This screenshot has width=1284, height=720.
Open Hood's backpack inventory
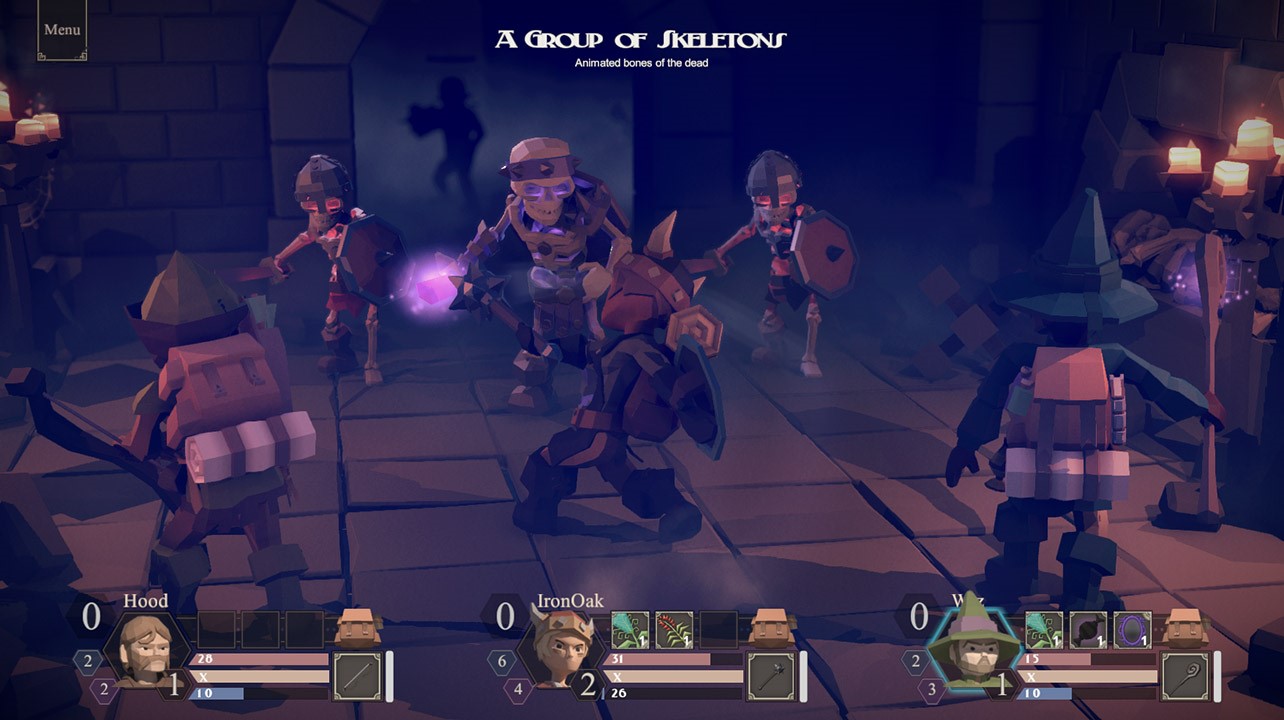(x=358, y=627)
